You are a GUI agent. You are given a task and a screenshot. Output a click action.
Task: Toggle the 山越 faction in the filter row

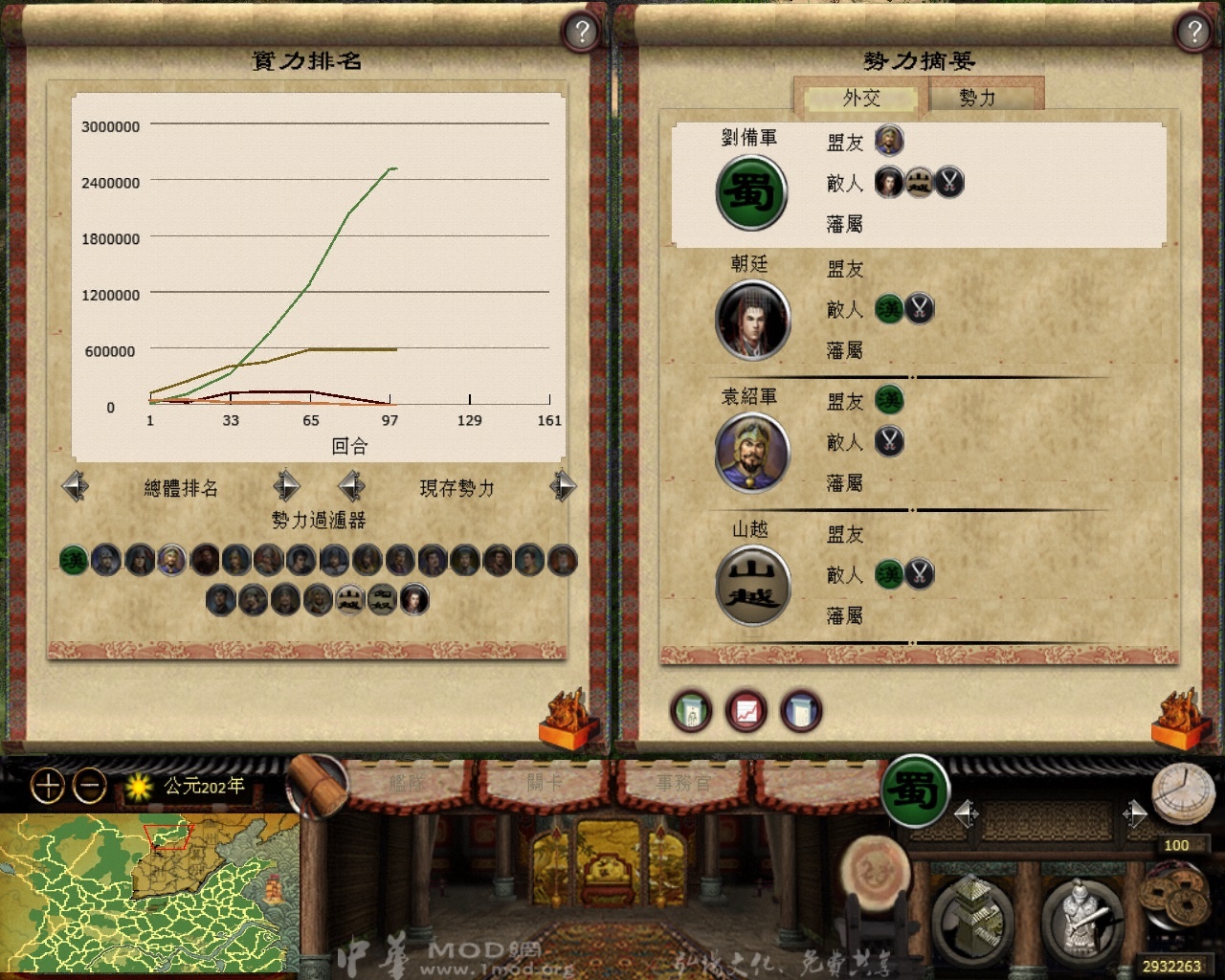click(x=349, y=599)
